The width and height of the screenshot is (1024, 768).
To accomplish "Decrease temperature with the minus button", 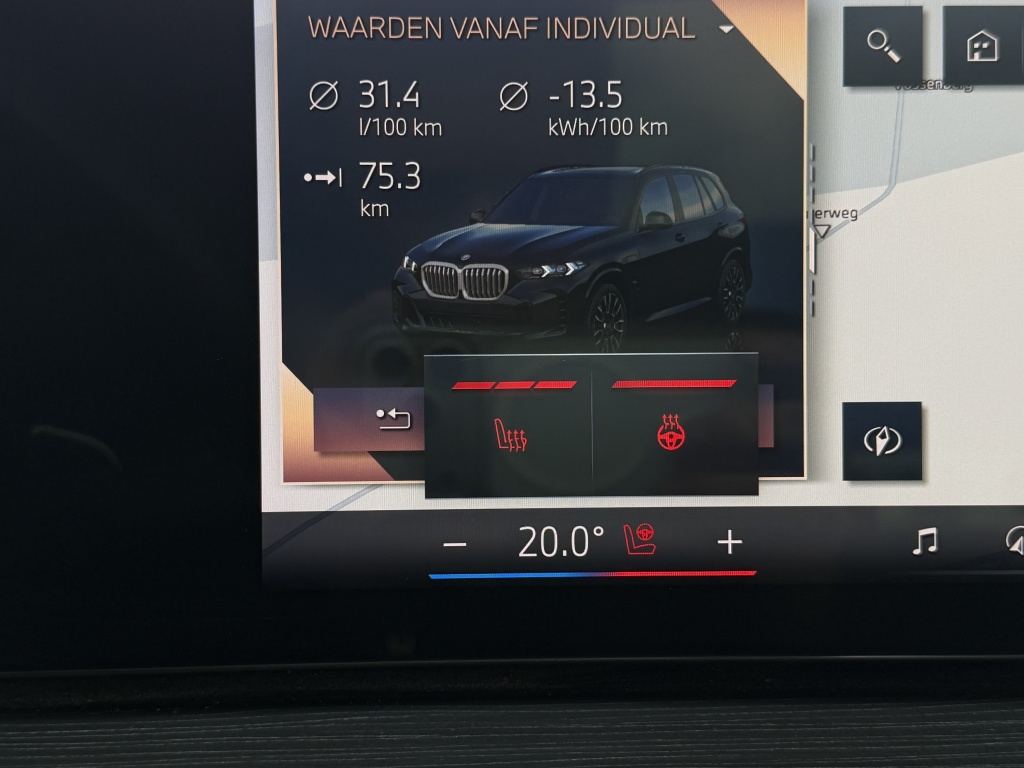I will coord(455,544).
